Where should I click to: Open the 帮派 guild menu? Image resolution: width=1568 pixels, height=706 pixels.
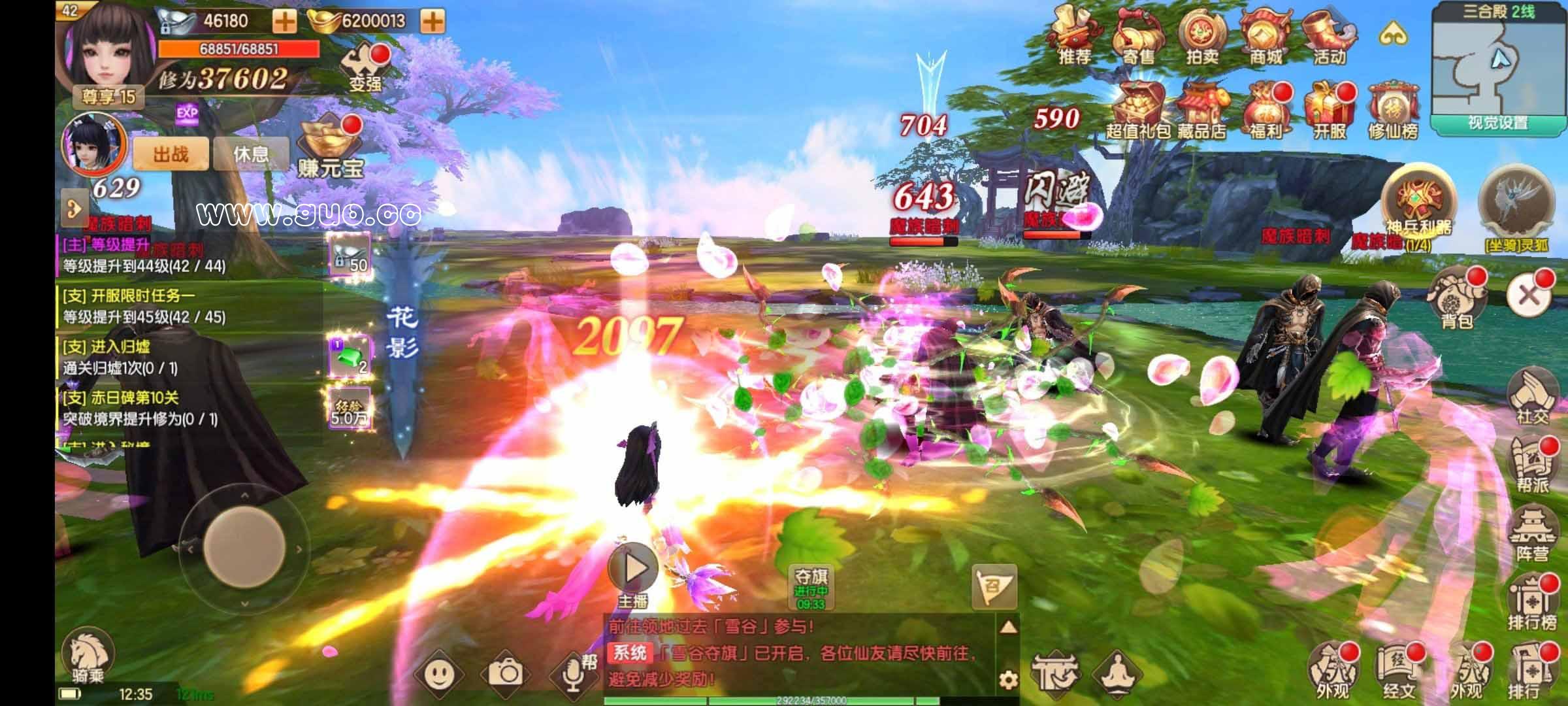pos(1532,465)
